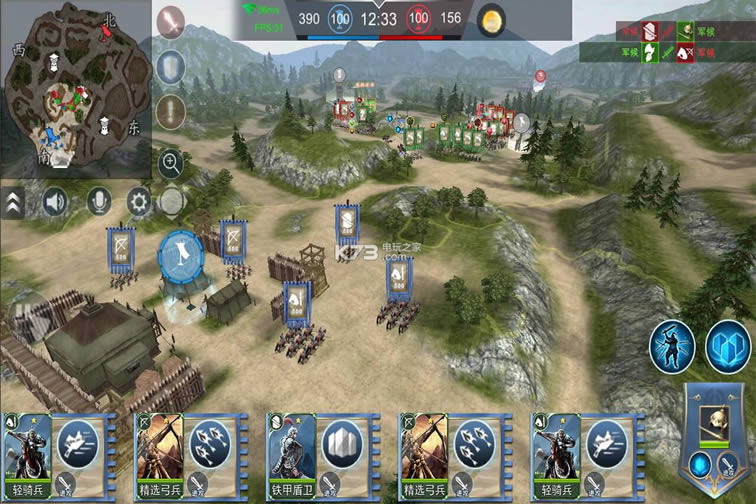Tap the glowing sword icon beside minimap
This screenshot has height=504, width=756.
[x=173, y=20]
